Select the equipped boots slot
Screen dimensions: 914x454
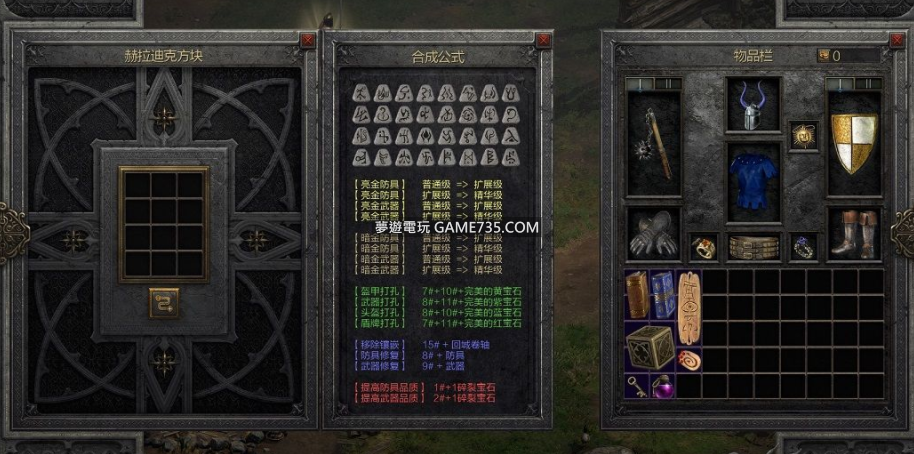point(853,235)
